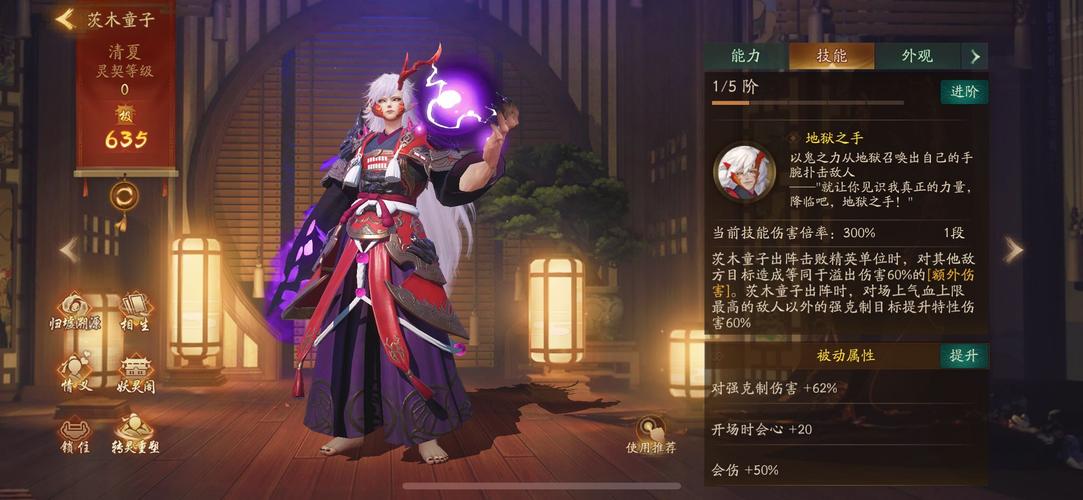View the previous character with the left arrow
The width and height of the screenshot is (1083, 500).
69,250
